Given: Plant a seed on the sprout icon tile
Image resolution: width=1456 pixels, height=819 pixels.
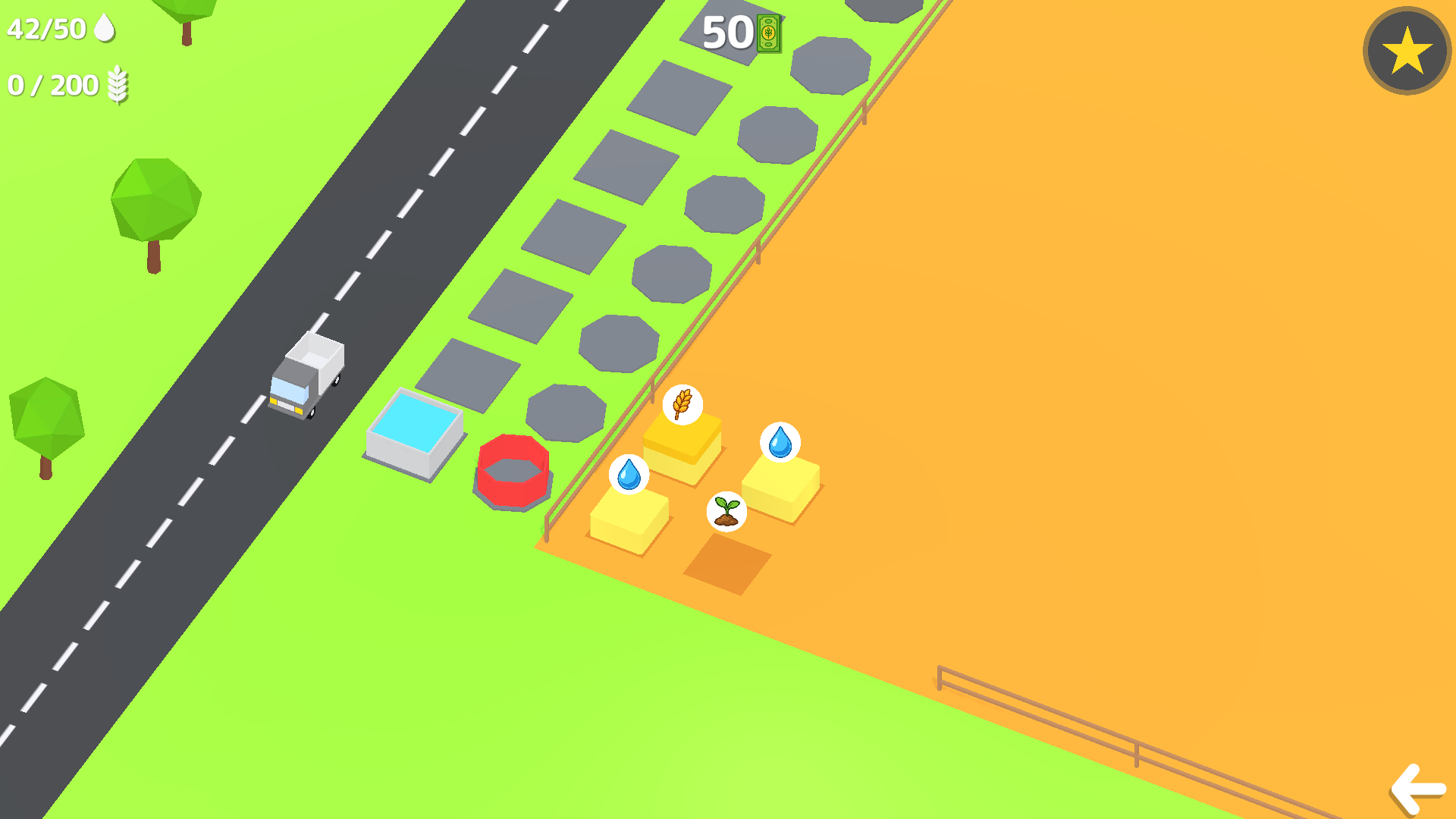Looking at the screenshot, I should (725, 510).
